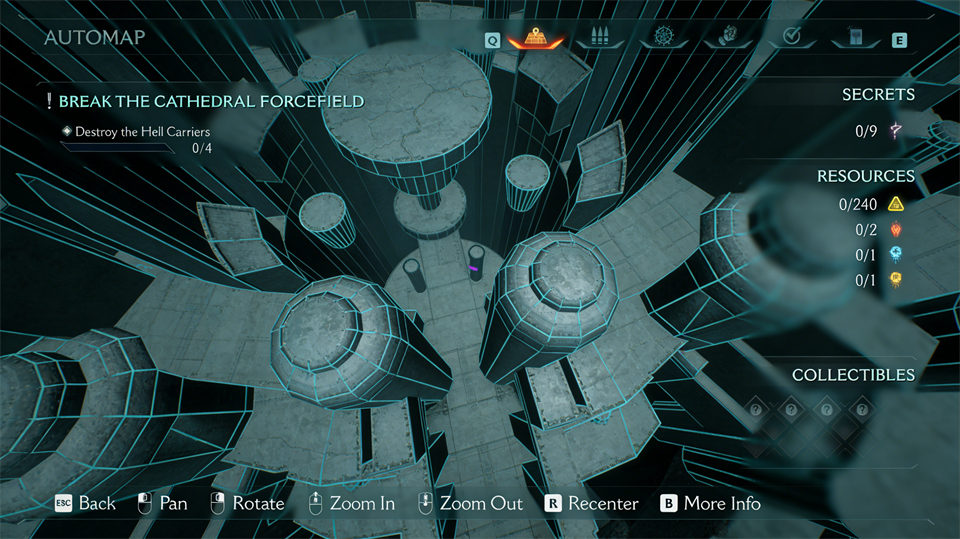The image size is (960, 539).
Task: Select the blue wraithstone resource icon
Action: pyautogui.click(x=896, y=255)
